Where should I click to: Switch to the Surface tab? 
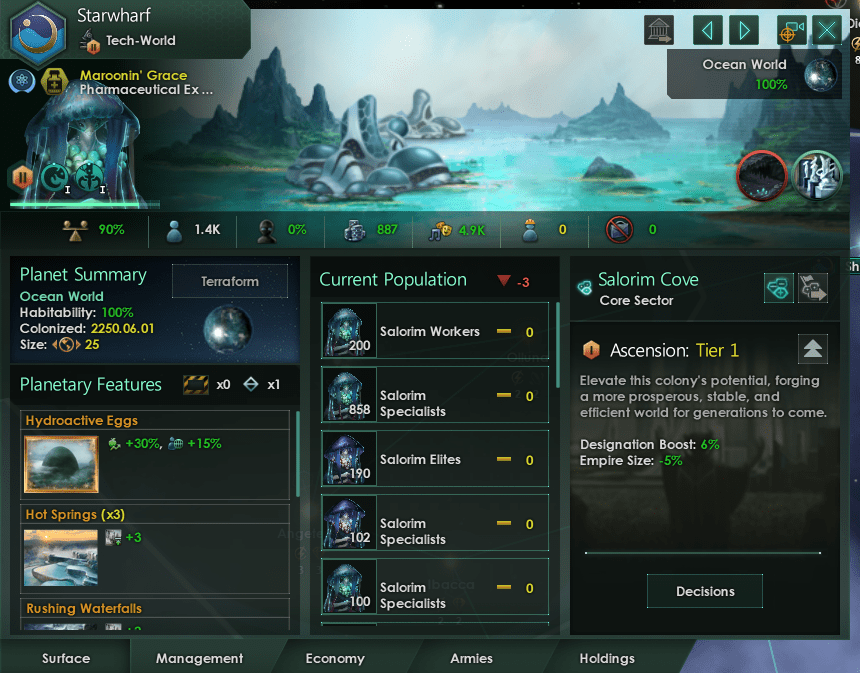click(x=66, y=658)
